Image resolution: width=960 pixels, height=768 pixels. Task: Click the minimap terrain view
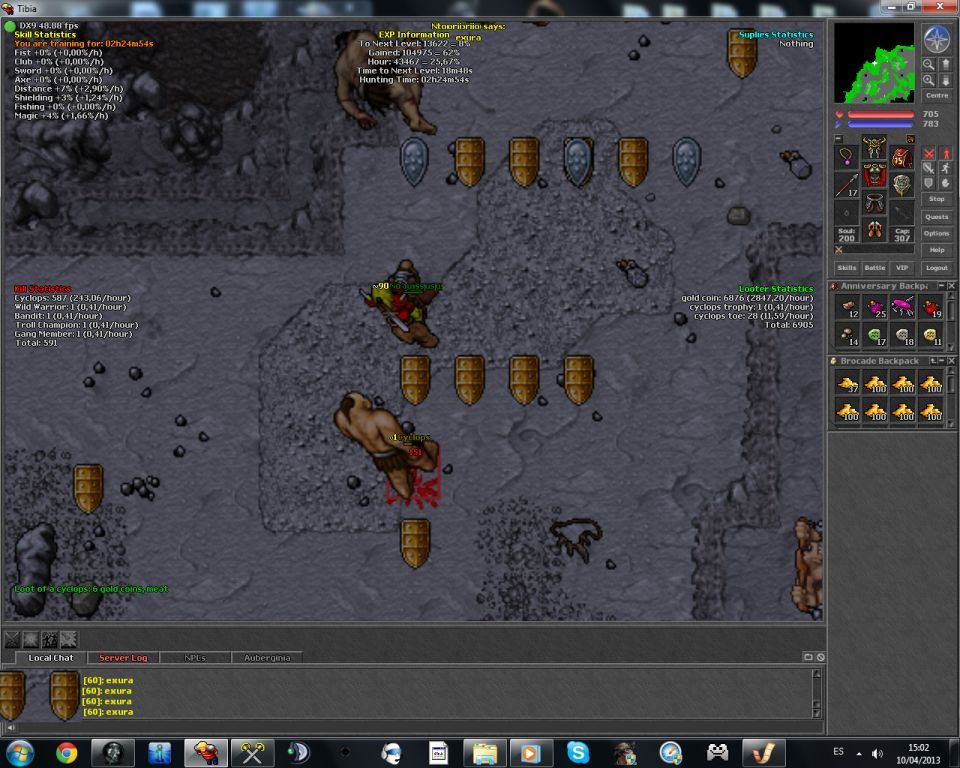click(874, 63)
